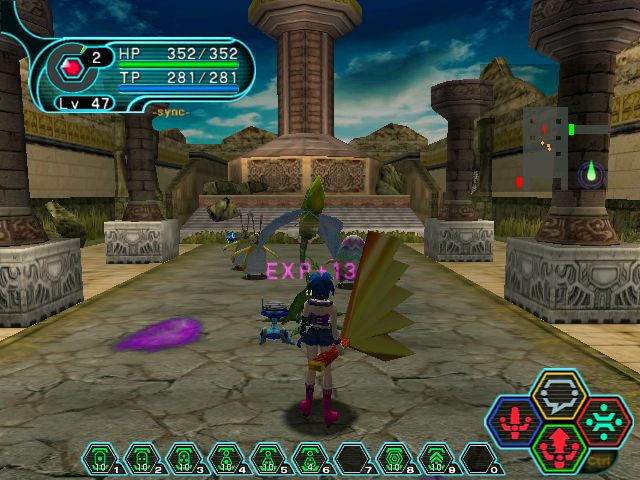Screen dimensions: 640x480
Task: Trigger hotbar slot 5 technique
Action: tap(269, 458)
